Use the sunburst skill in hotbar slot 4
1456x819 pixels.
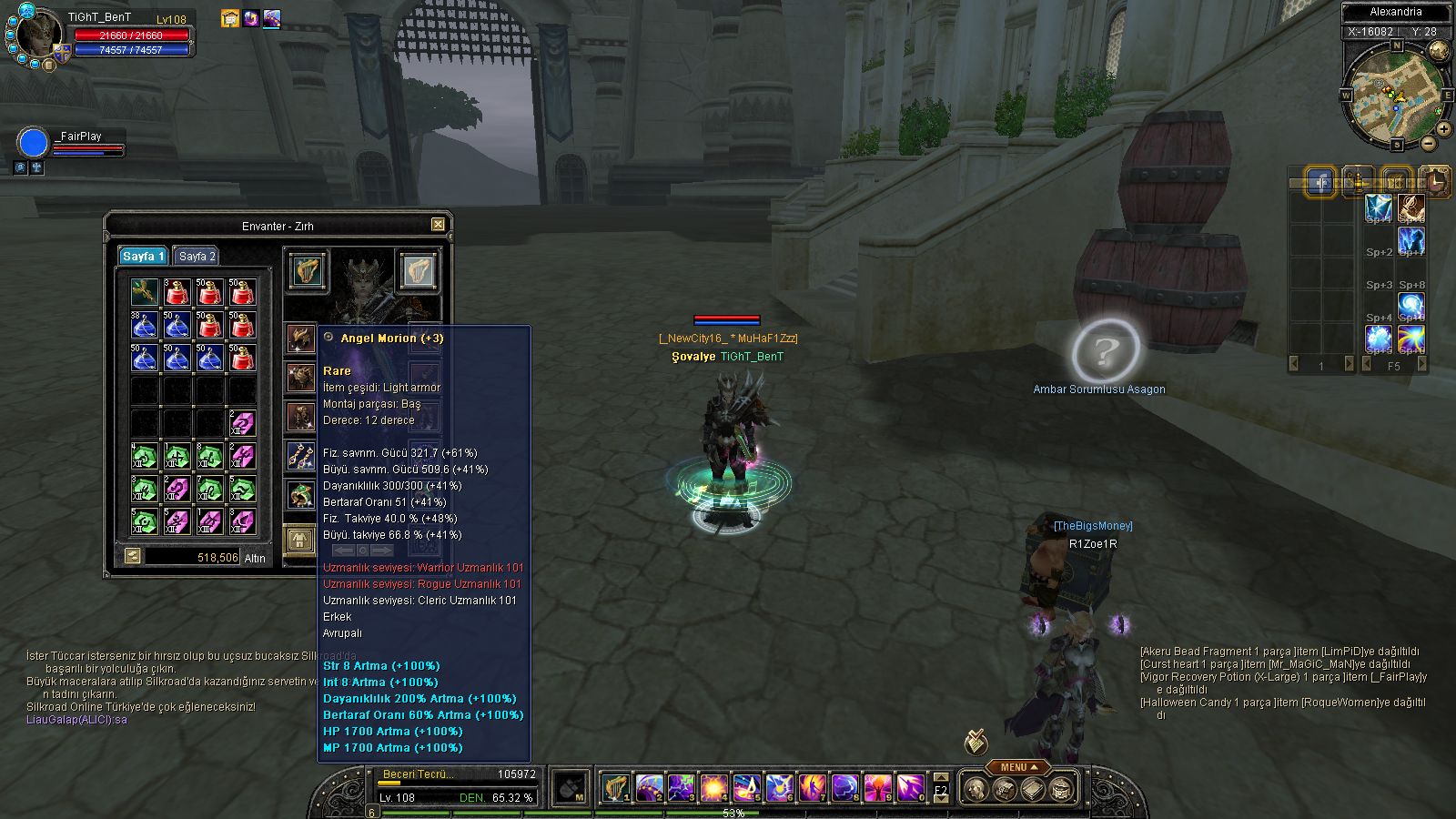[714, 787]
